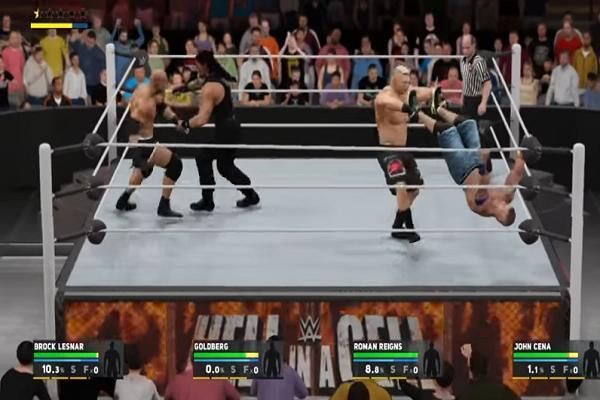Choose John Cena's wrestler panel

click(x=555, y=360)
